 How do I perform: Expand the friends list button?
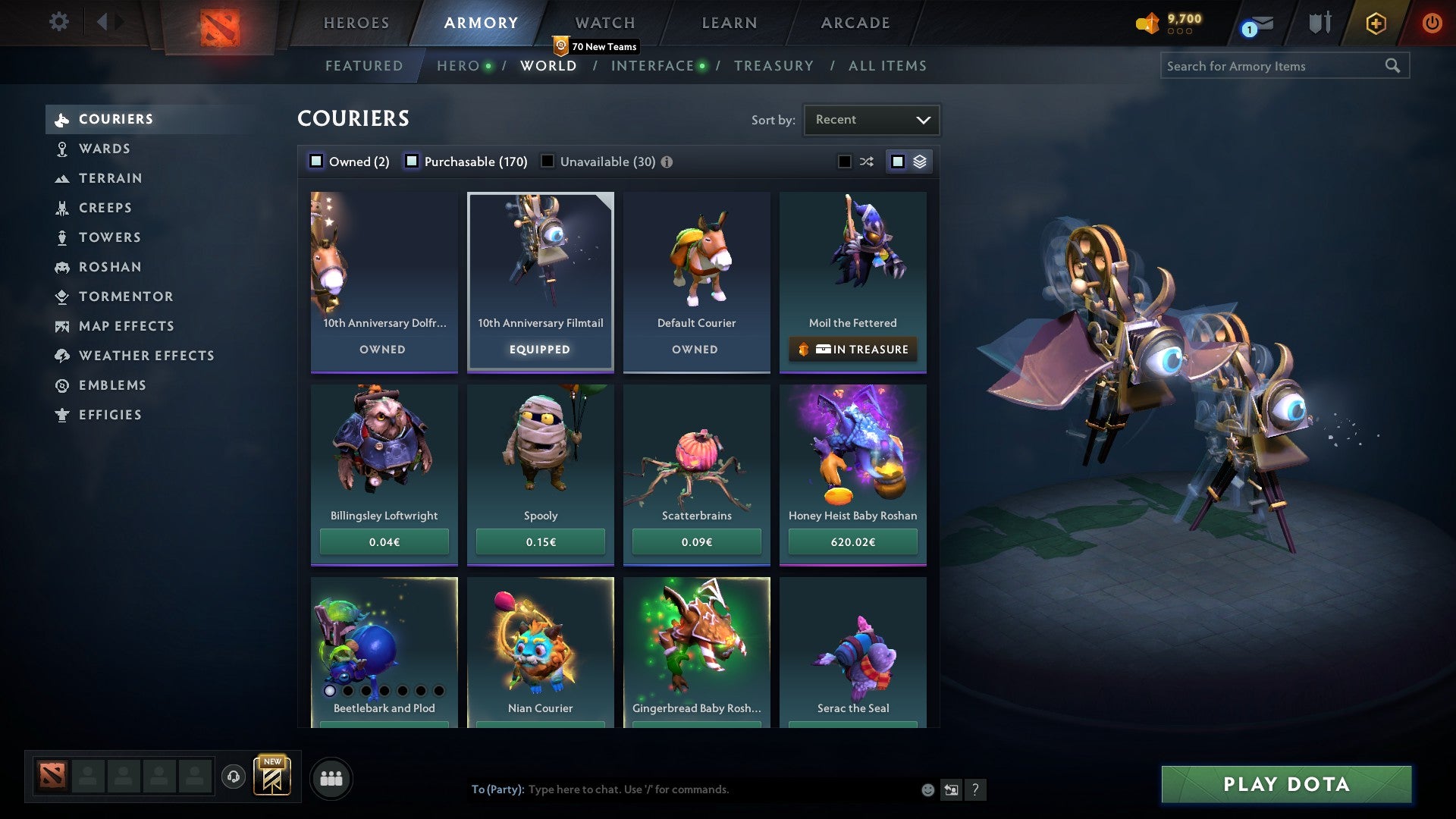[331, 777]
